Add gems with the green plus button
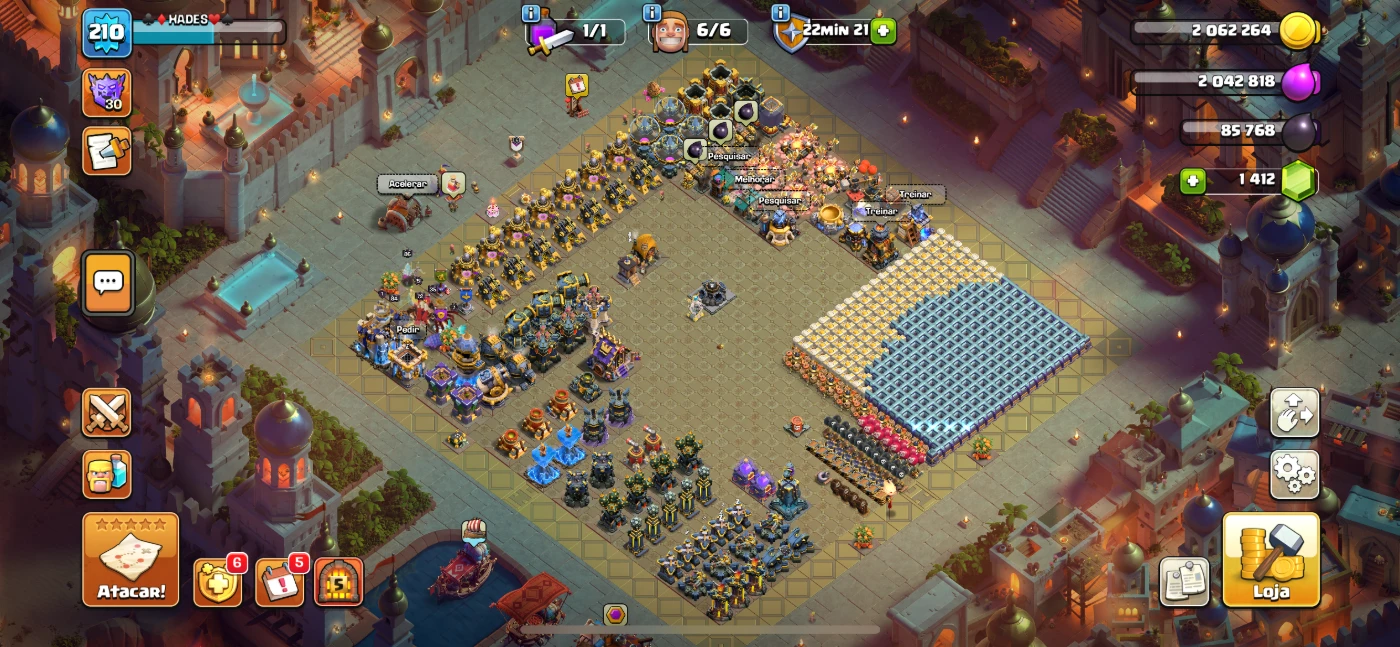This screenshot has height=647, width=1400. click(1192, 181)
